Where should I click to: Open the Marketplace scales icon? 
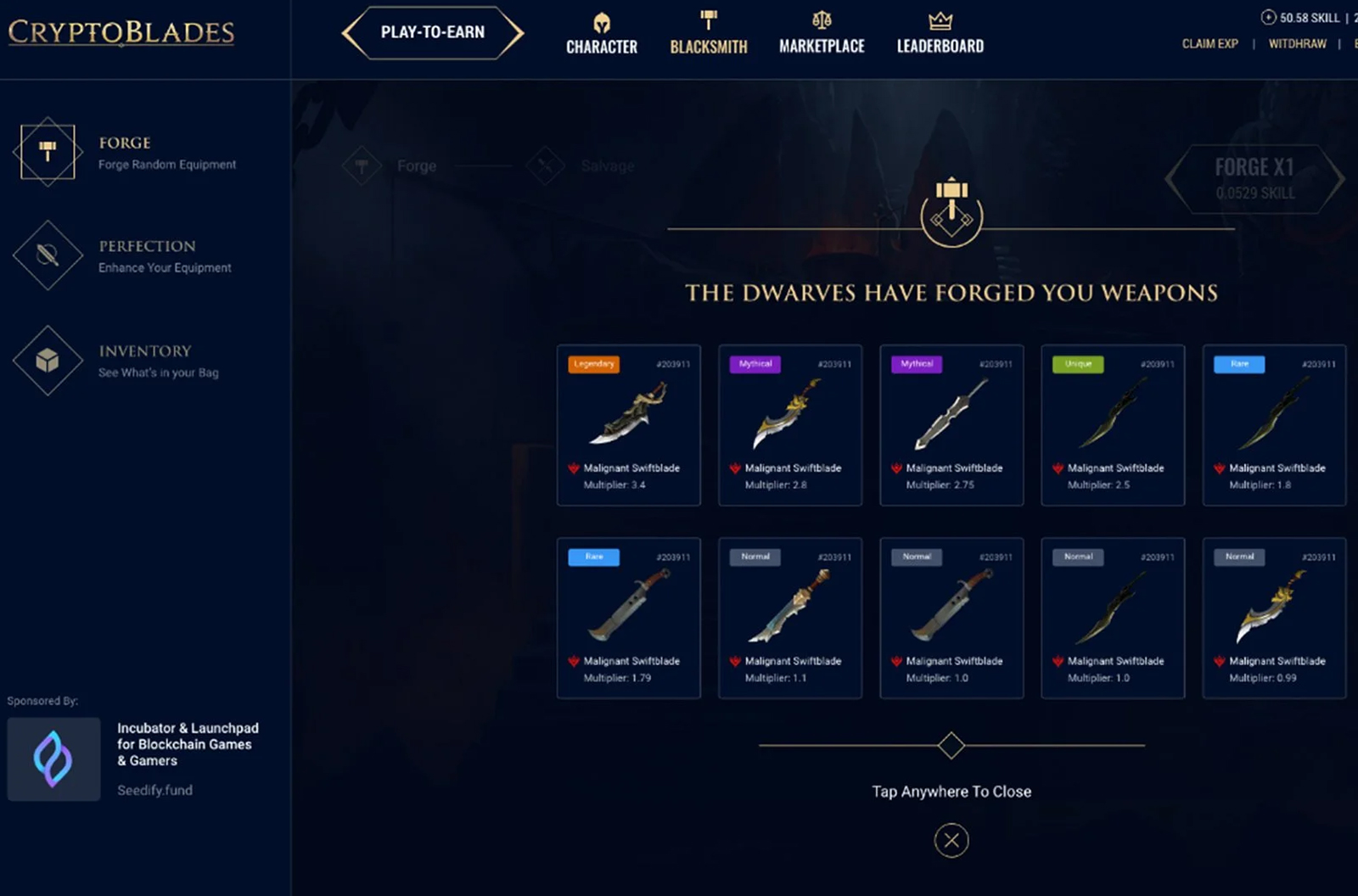tap(821, 20)
